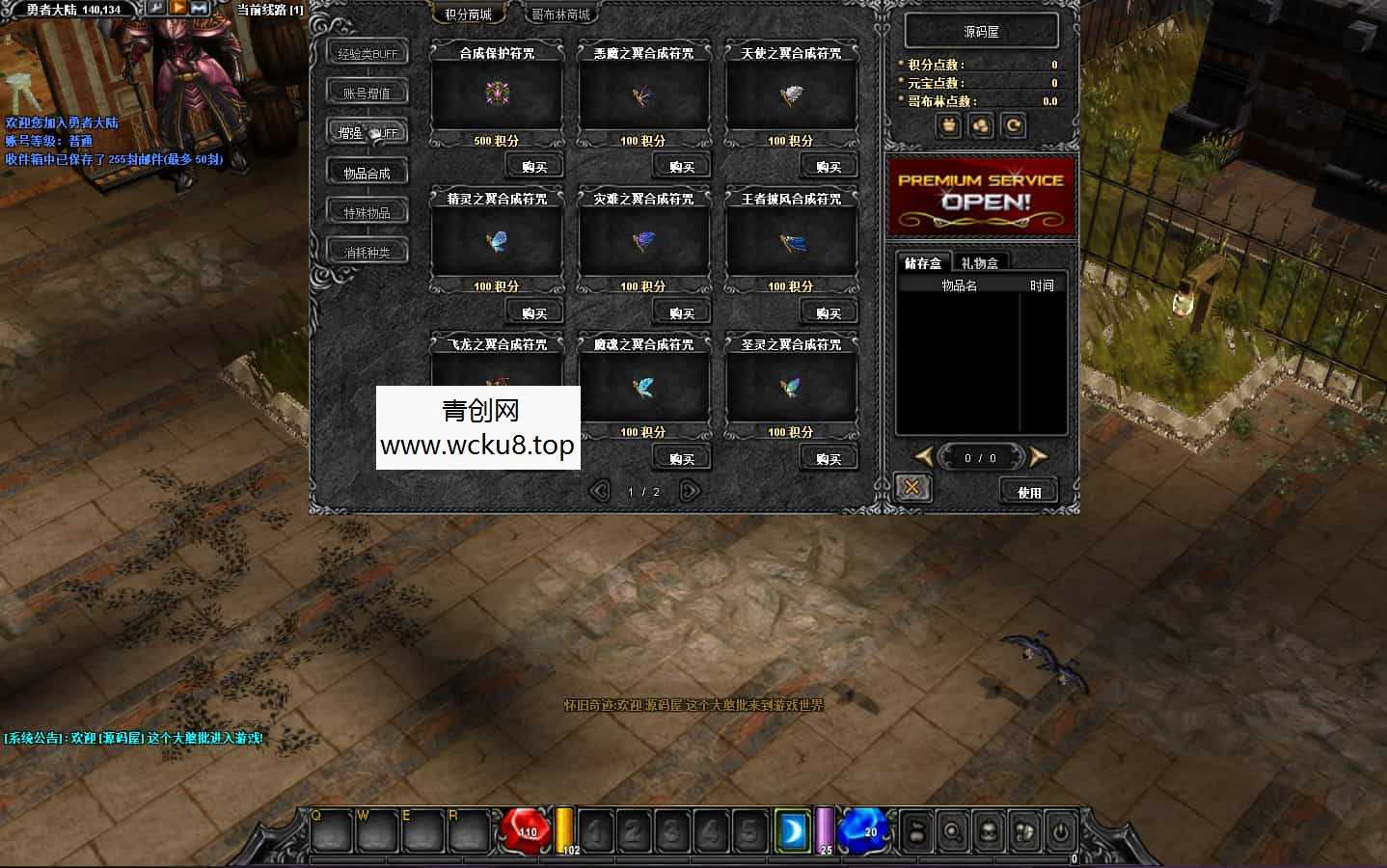Click the power/logout icon on bottom bar

click(1059, 831)
